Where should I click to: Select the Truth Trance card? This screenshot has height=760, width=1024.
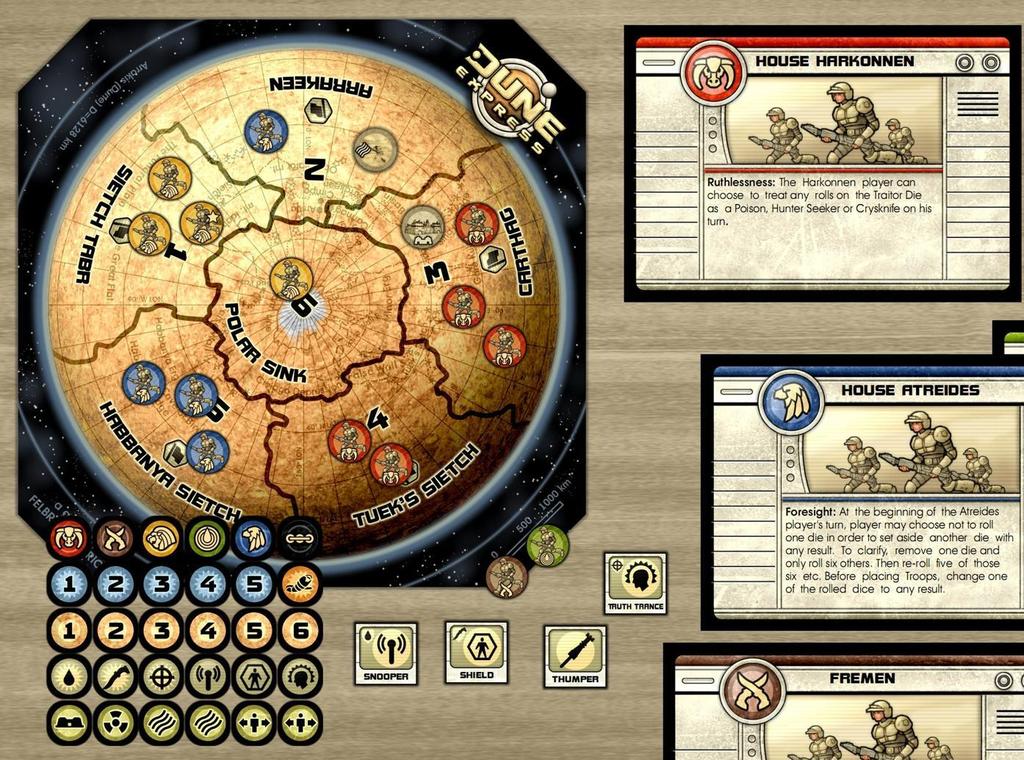click(x=635, y=583)
